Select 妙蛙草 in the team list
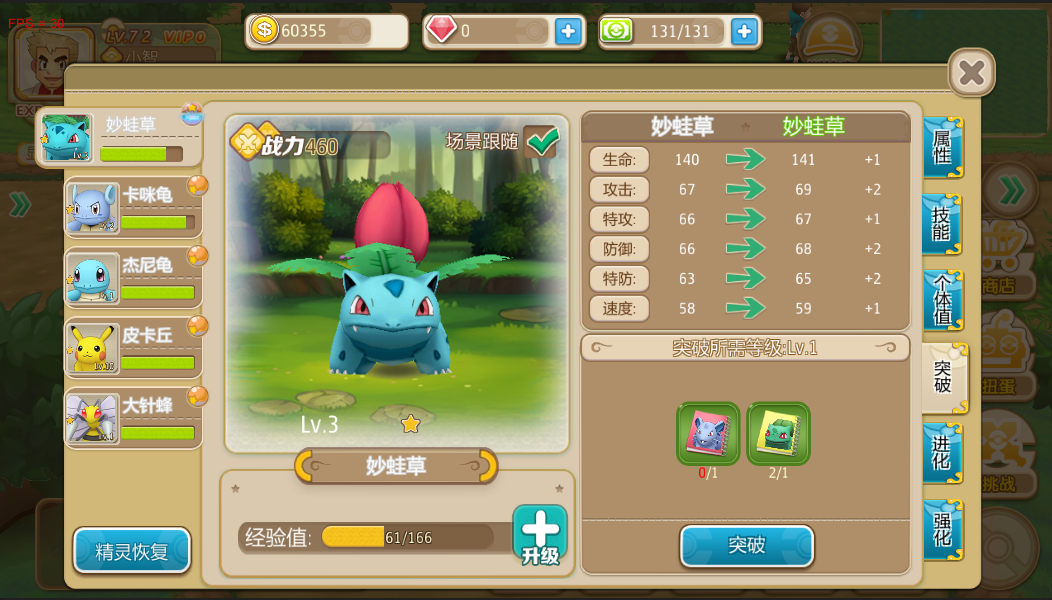Screen dimensions: 1052x600 point(120,138)
